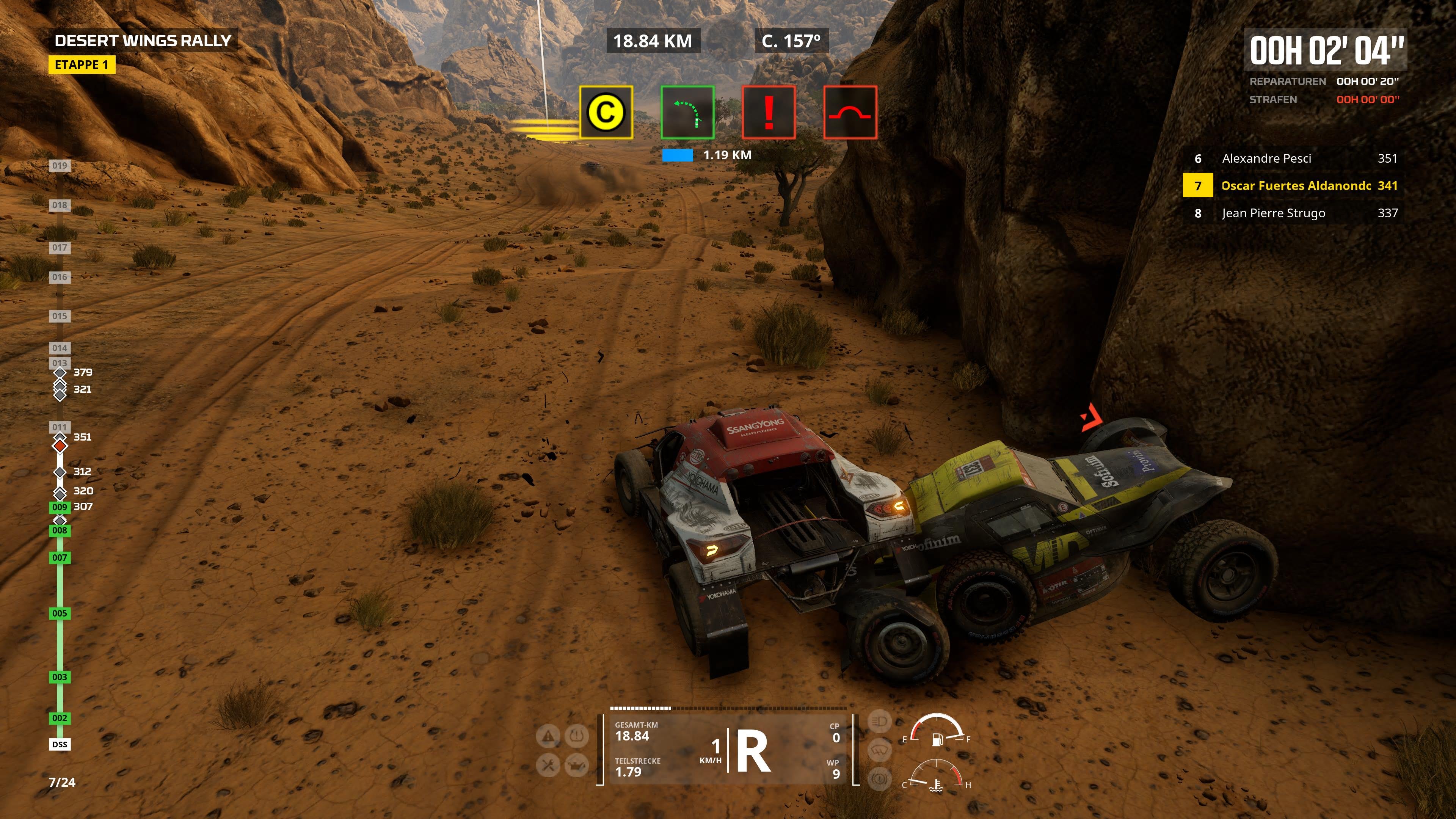1456x819 pixels.
Task: Click the red bump hazard roadbook icon
Action: [x=850, y=114]
